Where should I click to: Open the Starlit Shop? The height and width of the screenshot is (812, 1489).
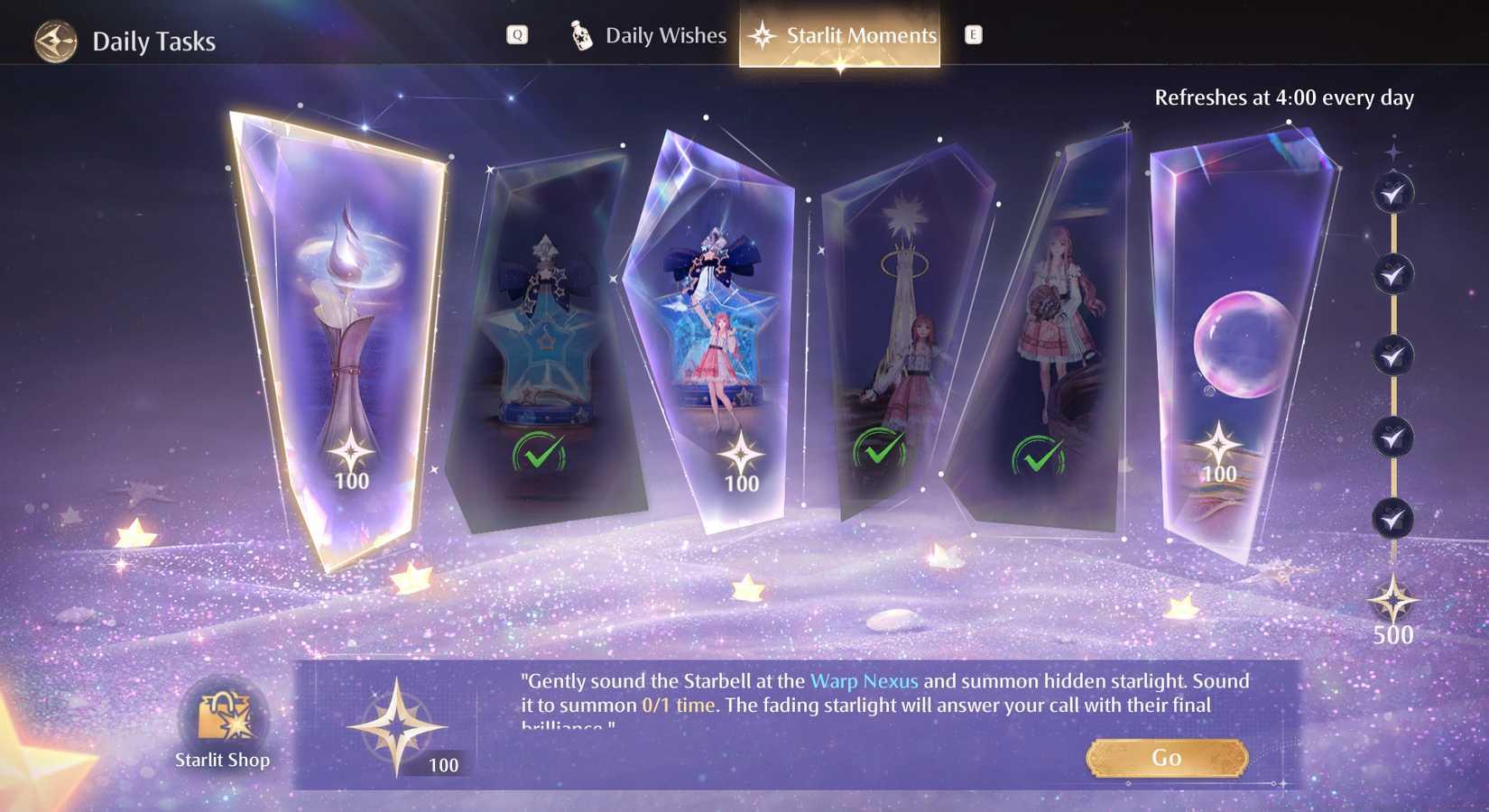tap(223, 719)
